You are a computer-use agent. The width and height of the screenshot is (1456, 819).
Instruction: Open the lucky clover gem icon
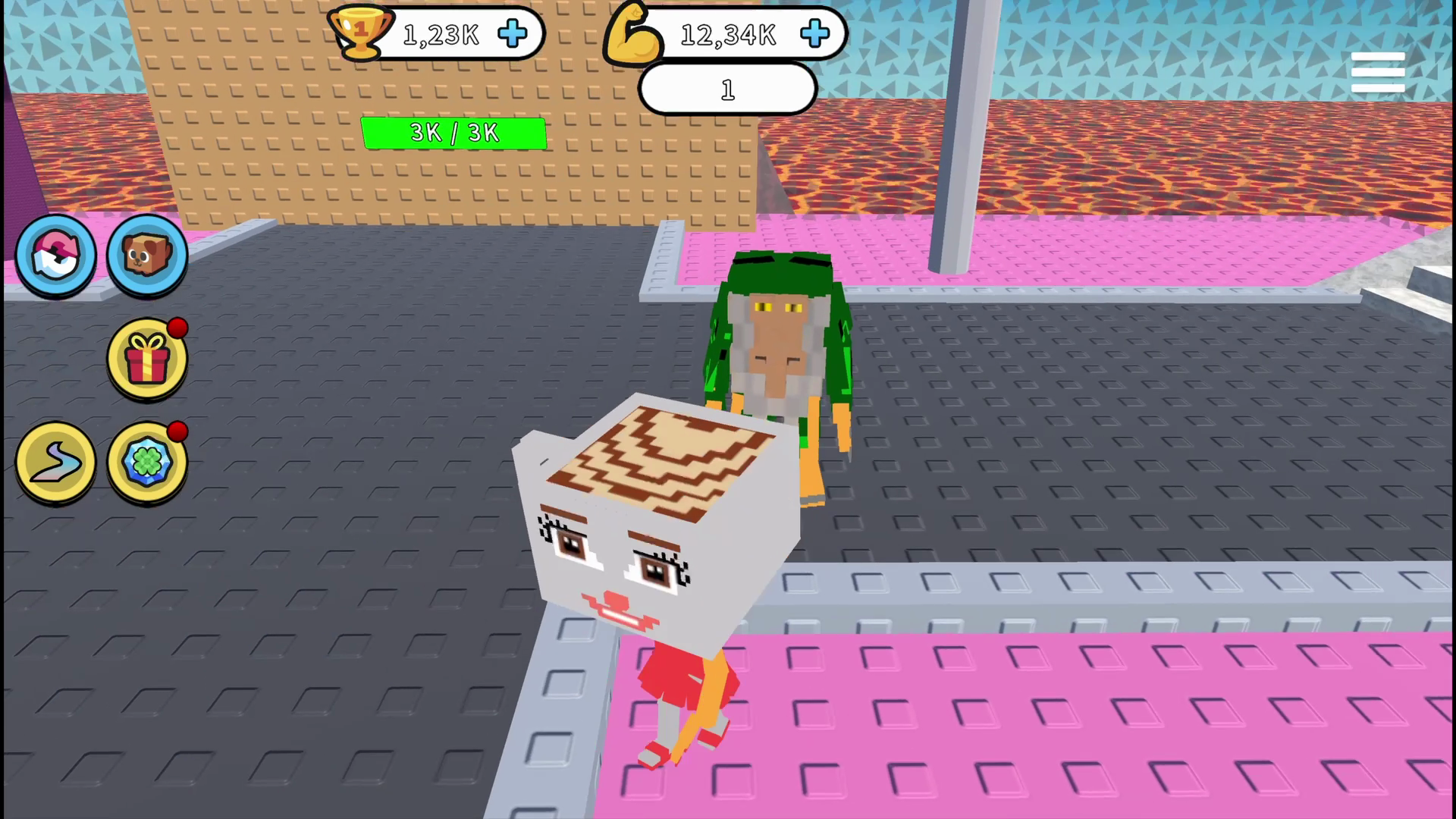pyautogui.click(x=146, y=463)
